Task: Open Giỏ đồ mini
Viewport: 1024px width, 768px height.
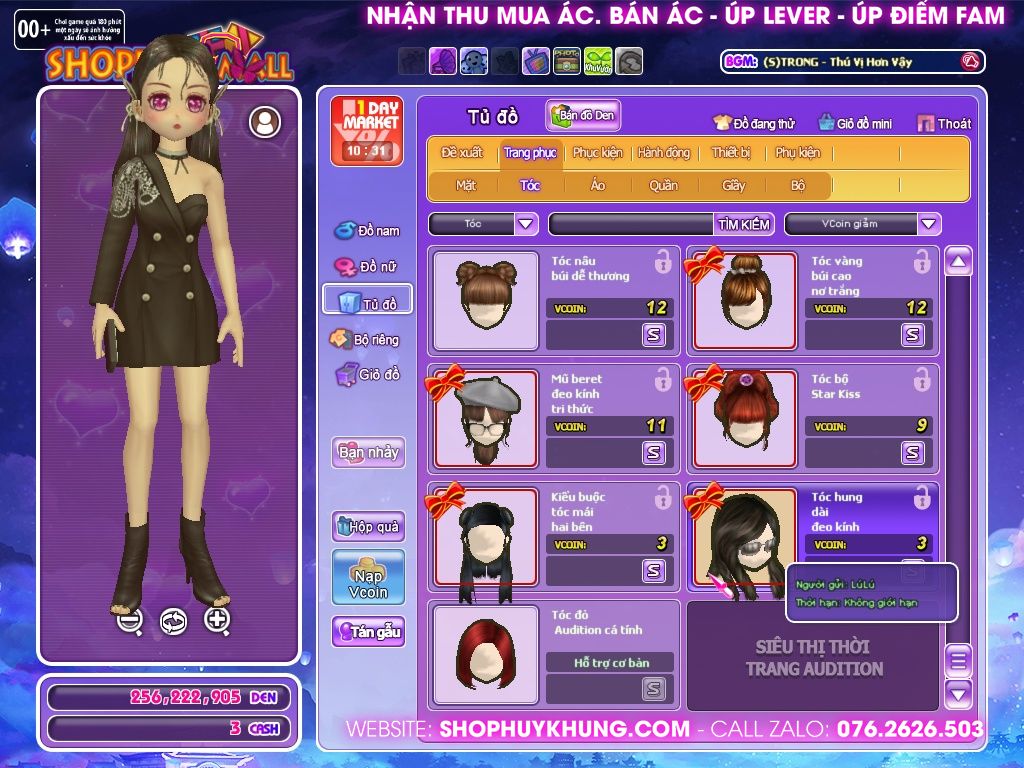Action: [x=855, y=124]
